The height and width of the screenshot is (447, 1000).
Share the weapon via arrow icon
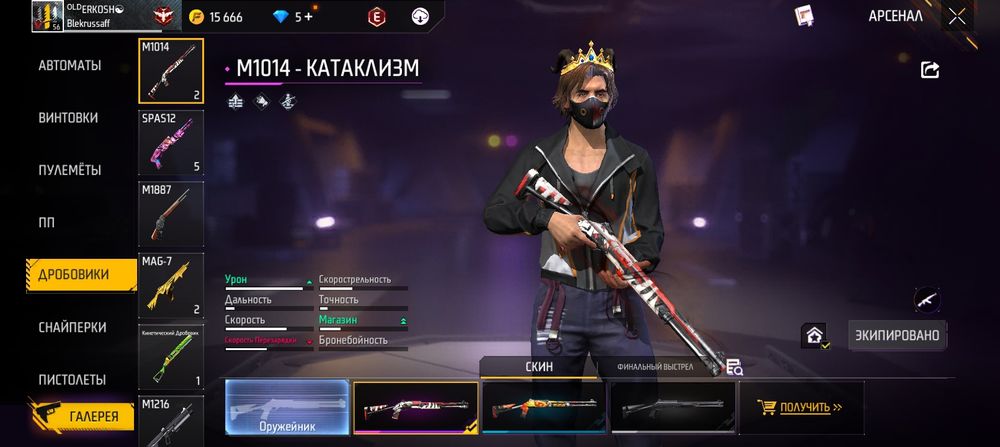[930, 69]
